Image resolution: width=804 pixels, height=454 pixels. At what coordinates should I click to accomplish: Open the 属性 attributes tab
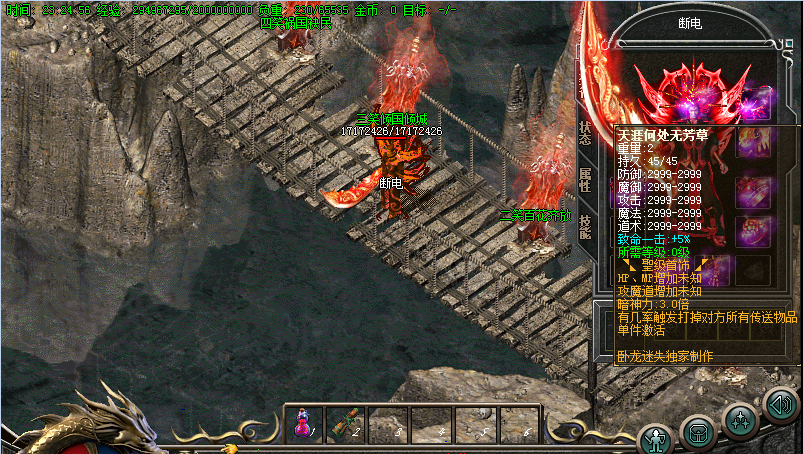pos(585,180)
